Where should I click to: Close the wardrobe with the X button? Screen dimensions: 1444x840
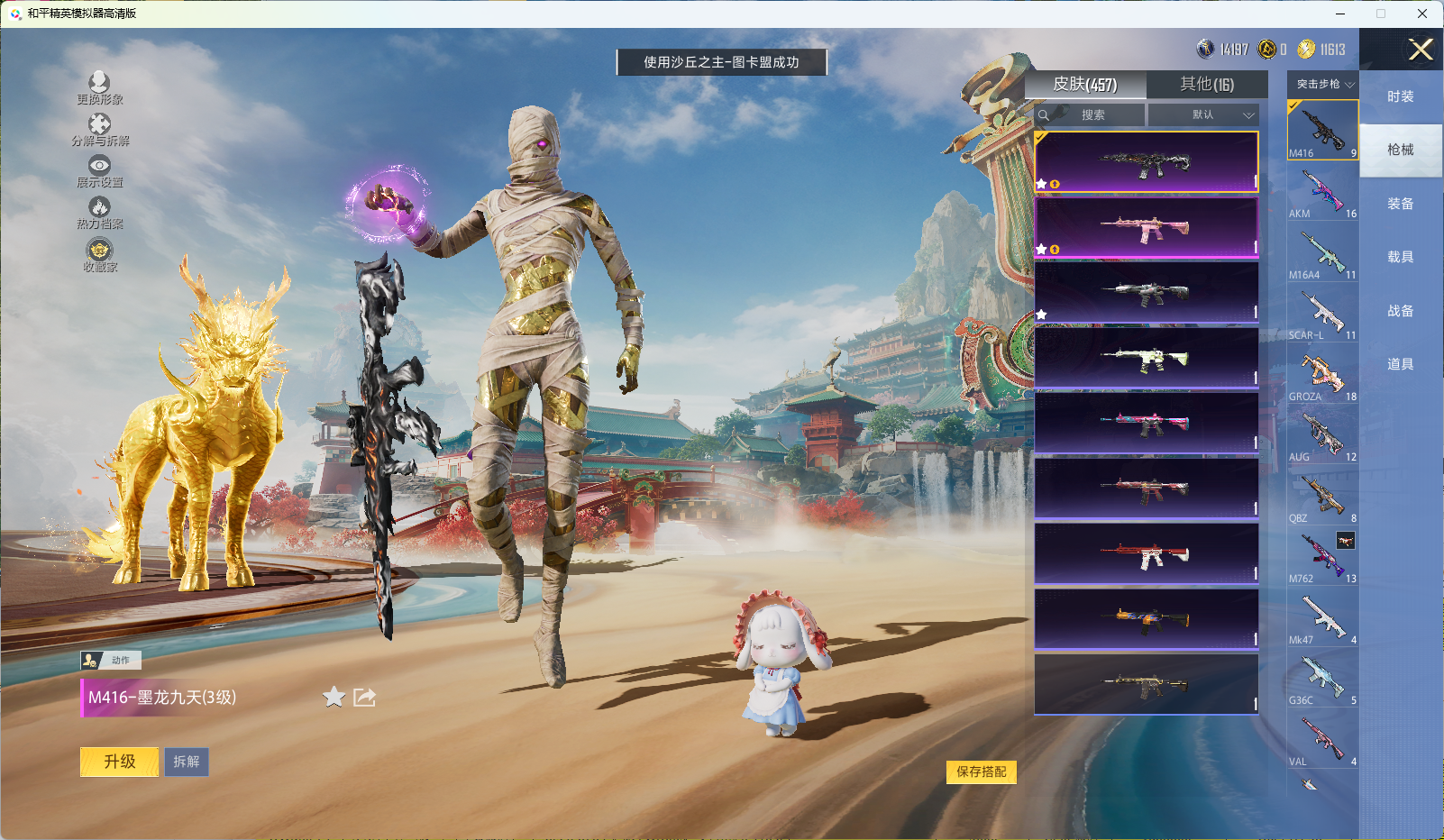tap(1421, 50)
